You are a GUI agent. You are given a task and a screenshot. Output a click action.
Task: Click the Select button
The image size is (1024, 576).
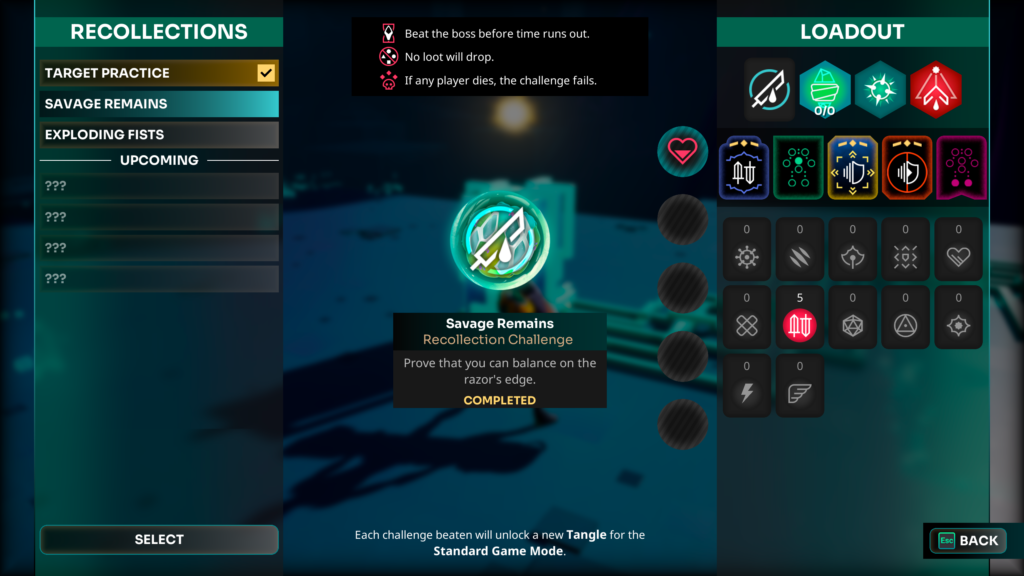click(159, 539)
